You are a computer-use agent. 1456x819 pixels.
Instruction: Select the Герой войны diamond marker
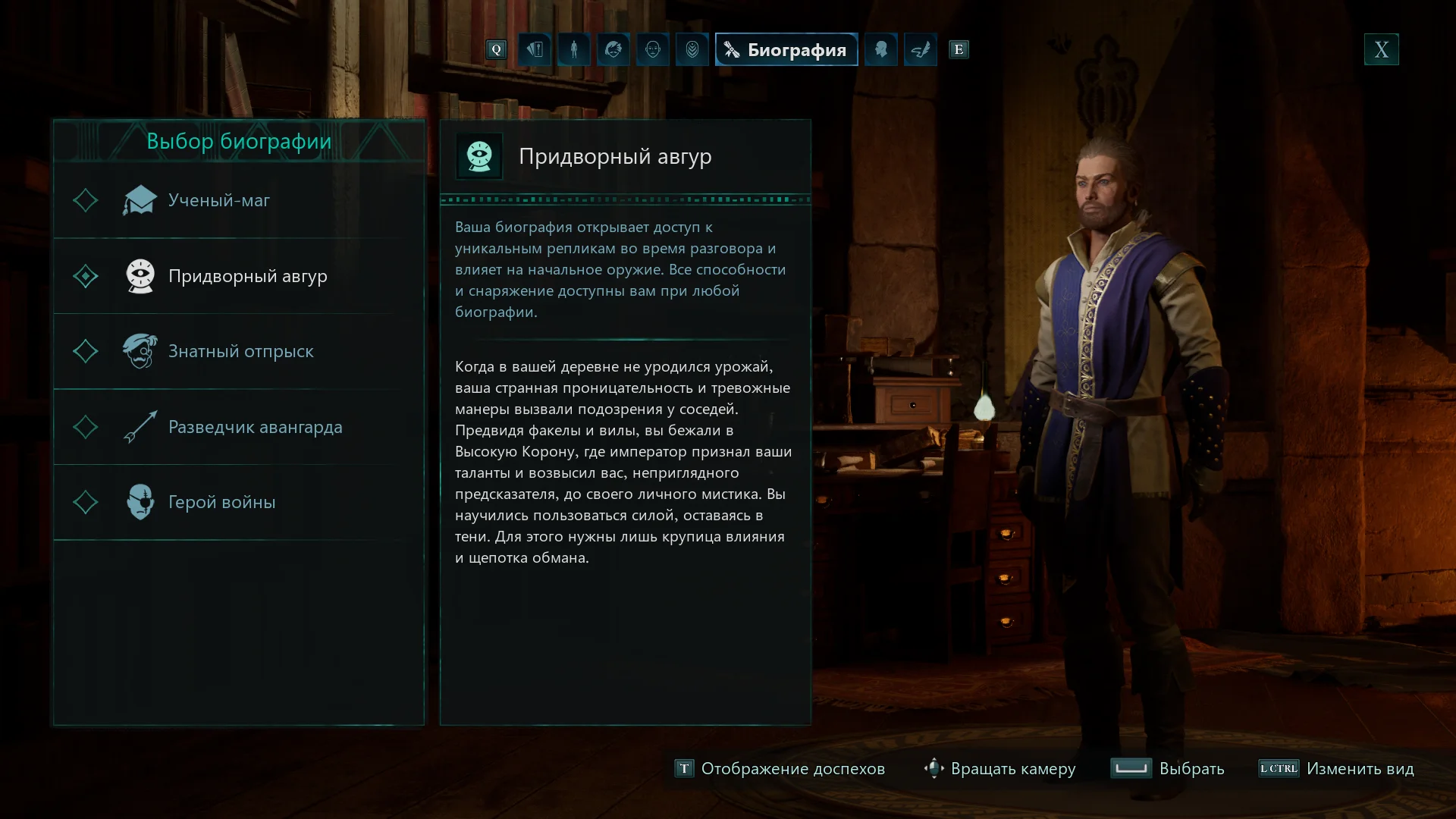pos(86,502)
